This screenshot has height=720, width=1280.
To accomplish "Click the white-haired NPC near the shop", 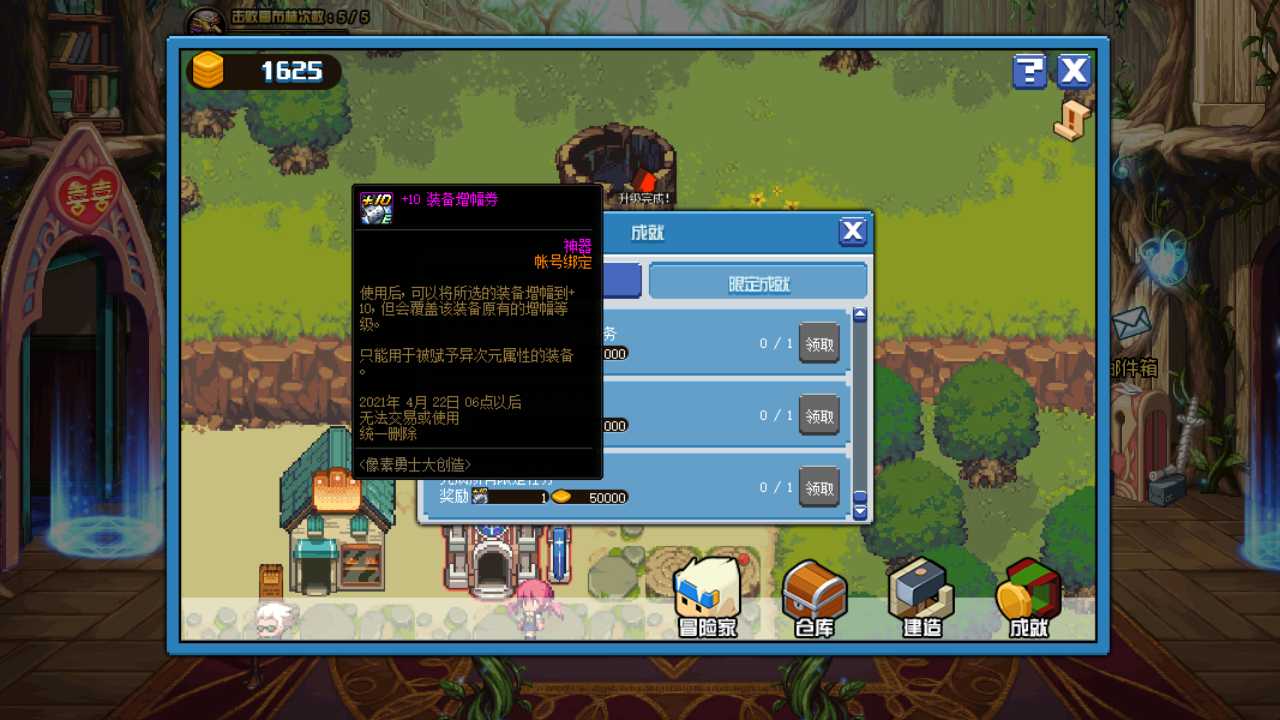I will 272,617.
